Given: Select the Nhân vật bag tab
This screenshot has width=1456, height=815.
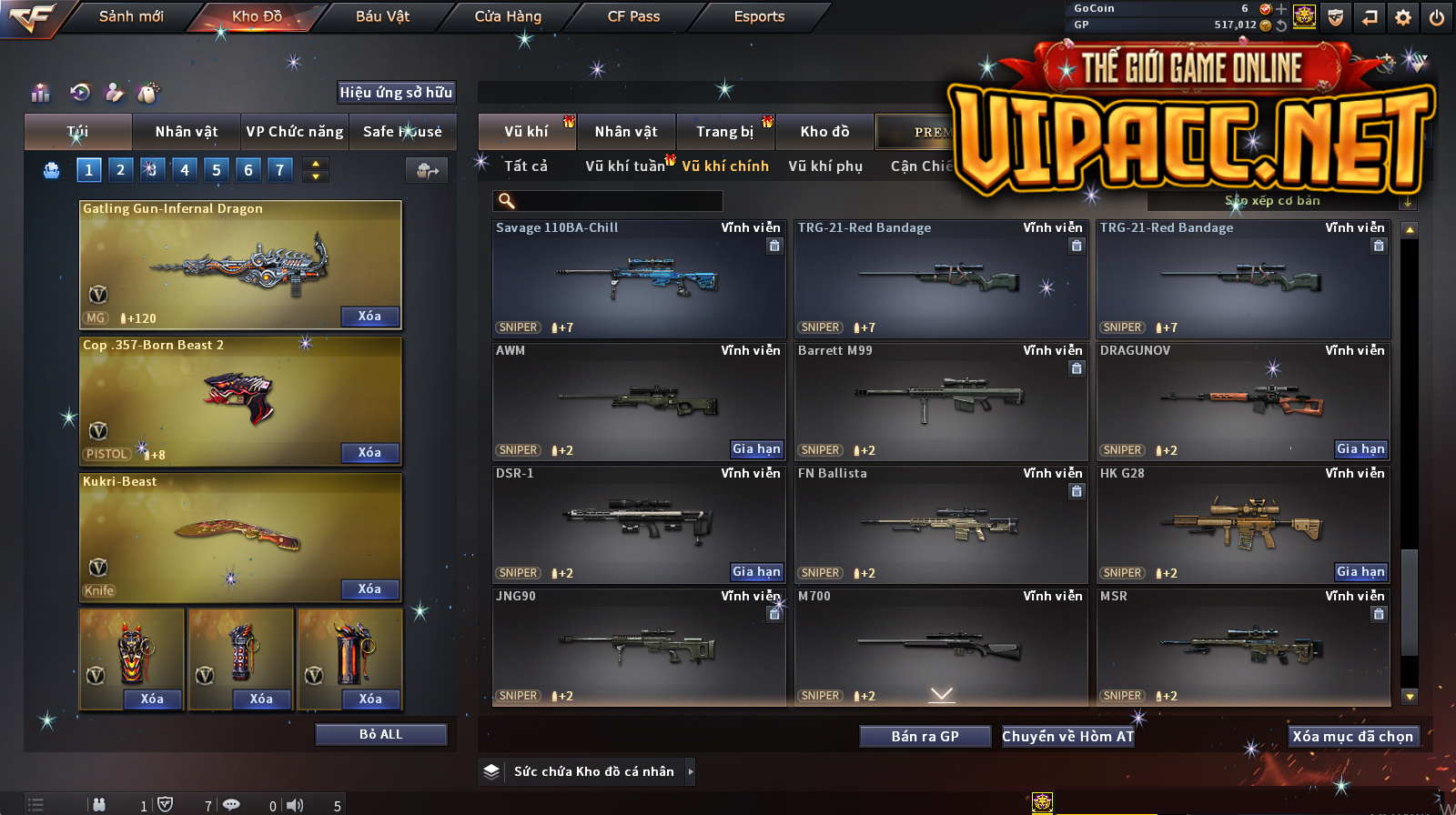Looking at the screenshot, I should 187,132.
